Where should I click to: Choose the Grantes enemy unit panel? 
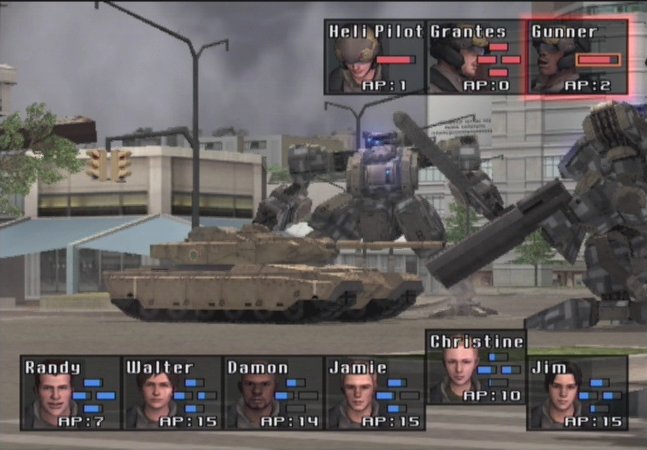click(476, 57)
